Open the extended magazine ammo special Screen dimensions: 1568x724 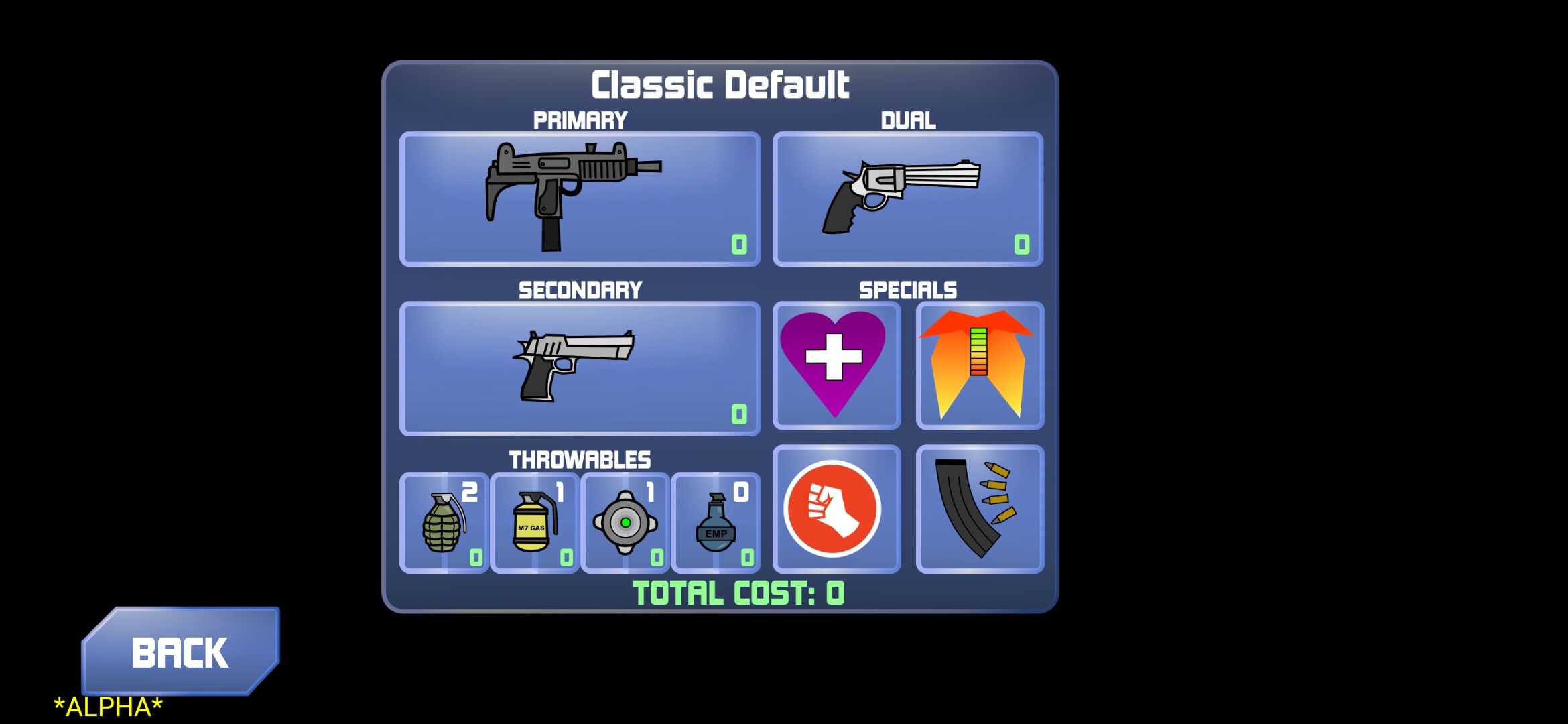979,509
